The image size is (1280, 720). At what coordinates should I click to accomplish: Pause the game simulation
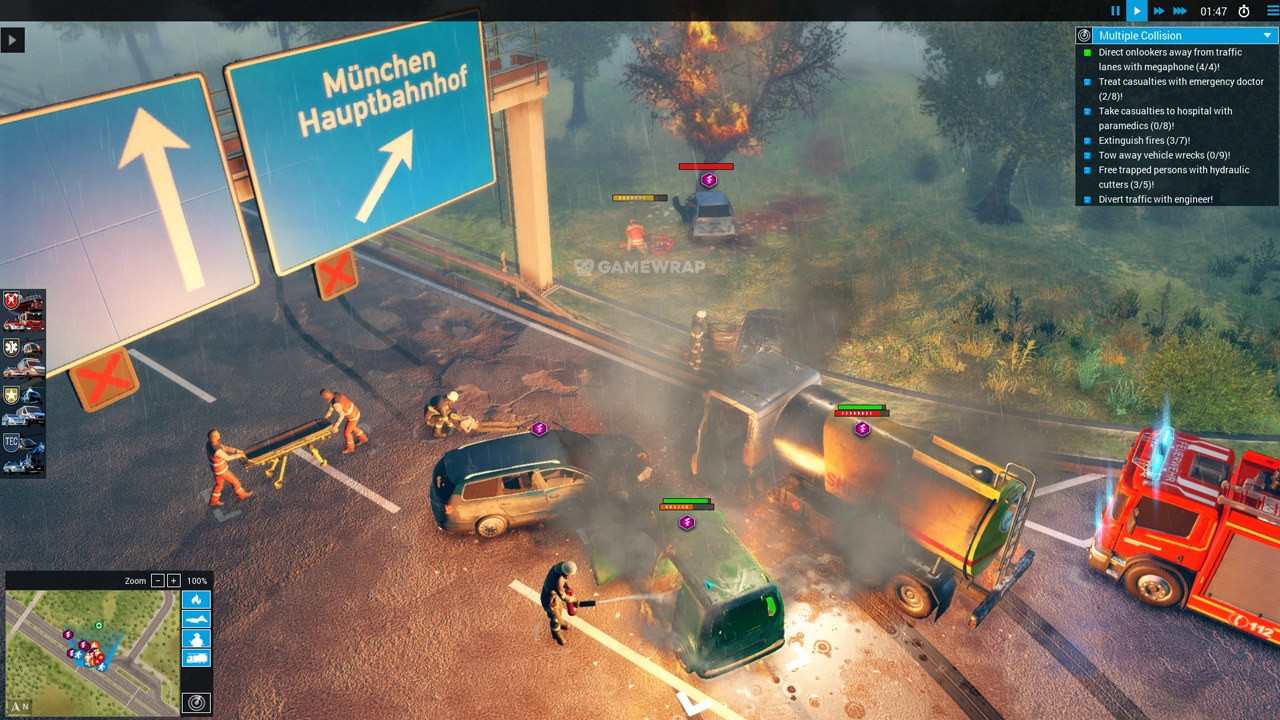click(x=1116, y=11)
